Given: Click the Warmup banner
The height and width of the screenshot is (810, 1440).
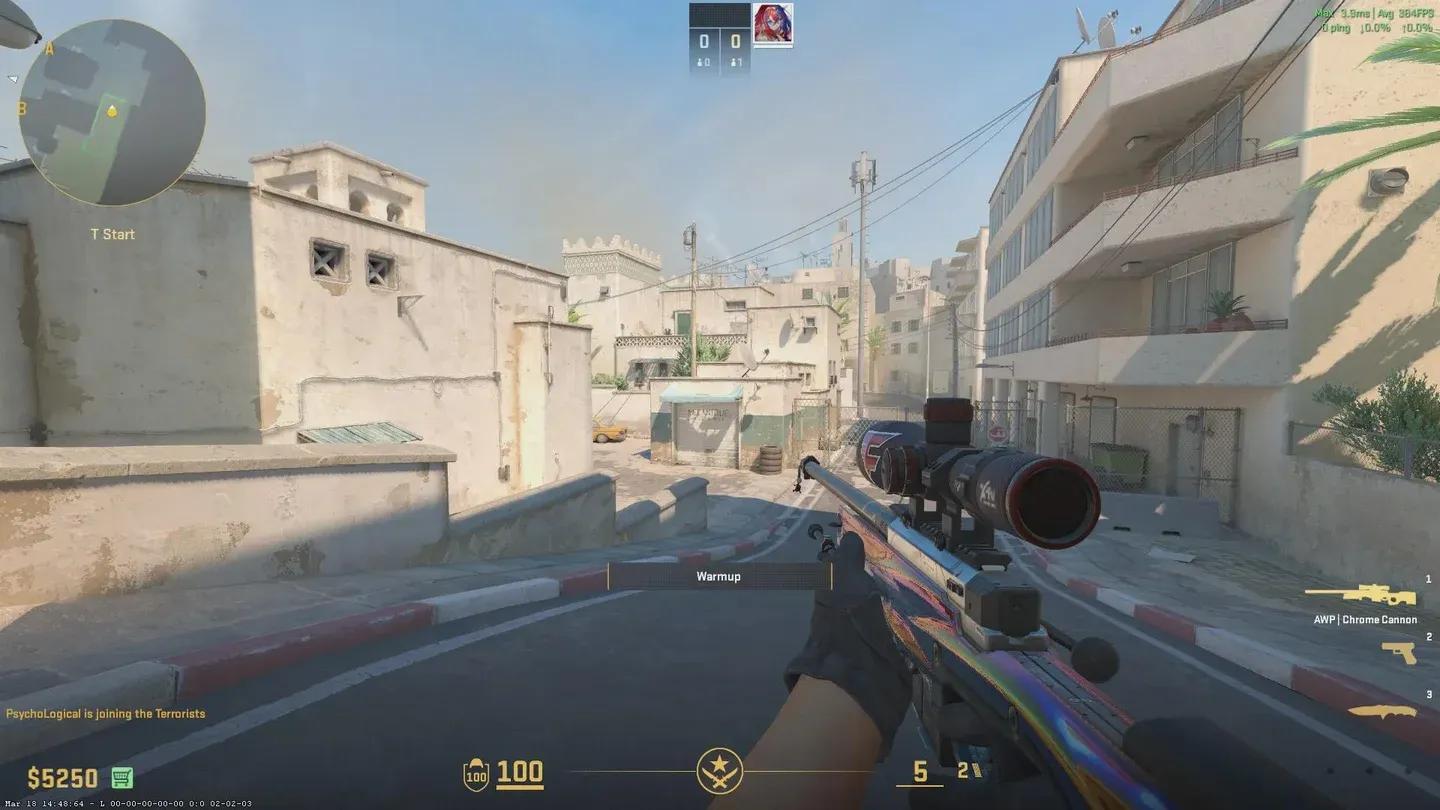Looking at the screenshot, I should coord(719,576).
